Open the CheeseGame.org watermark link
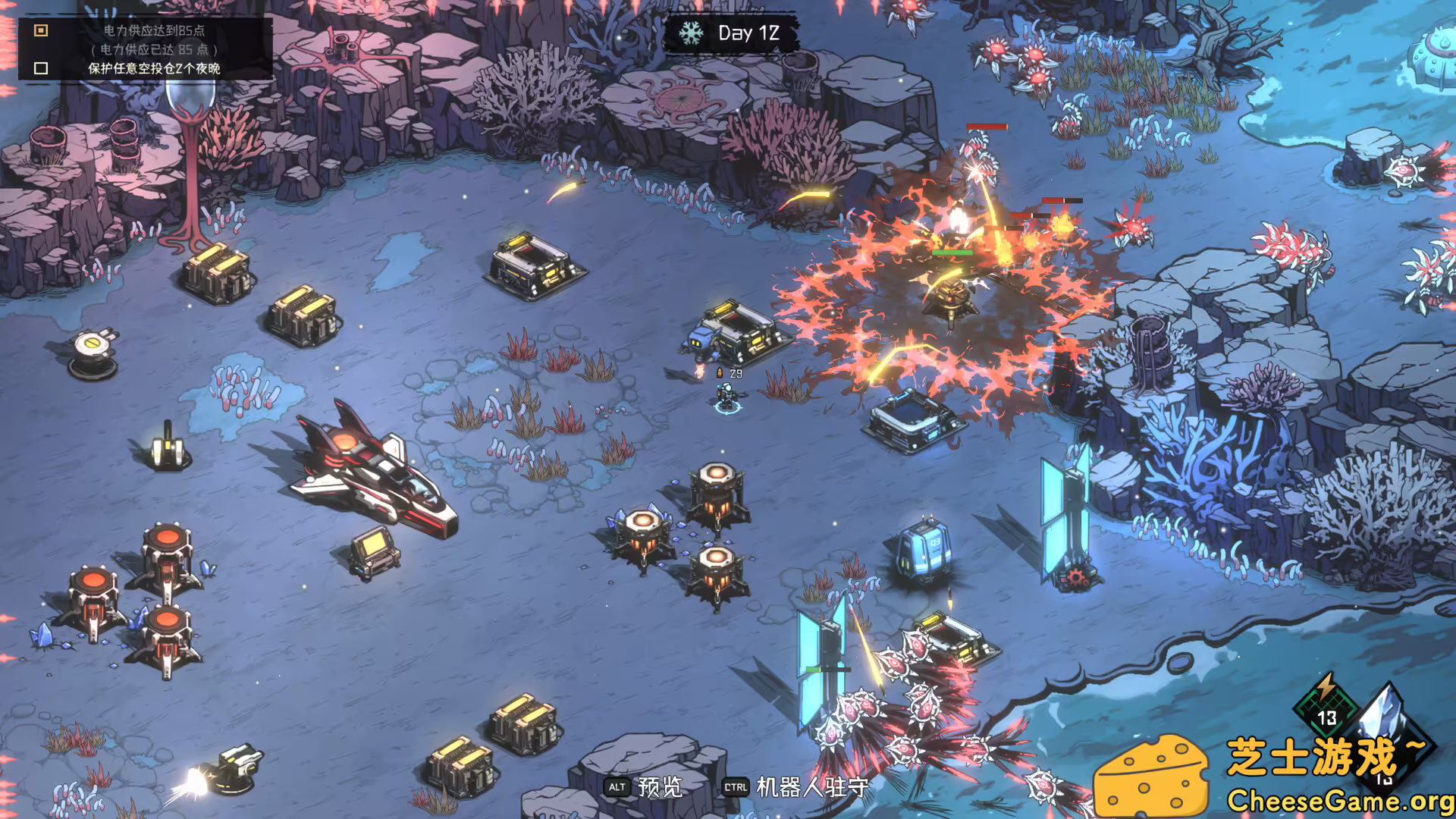Image resolution: width=1456 pixels, height=819 pixels. (x=1339, y=800)
